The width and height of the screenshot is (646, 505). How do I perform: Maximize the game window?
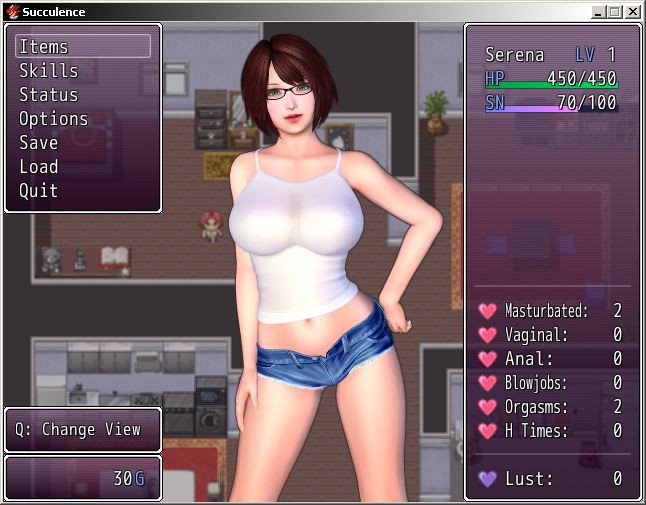pyautogui.click(x=615, y=12)
